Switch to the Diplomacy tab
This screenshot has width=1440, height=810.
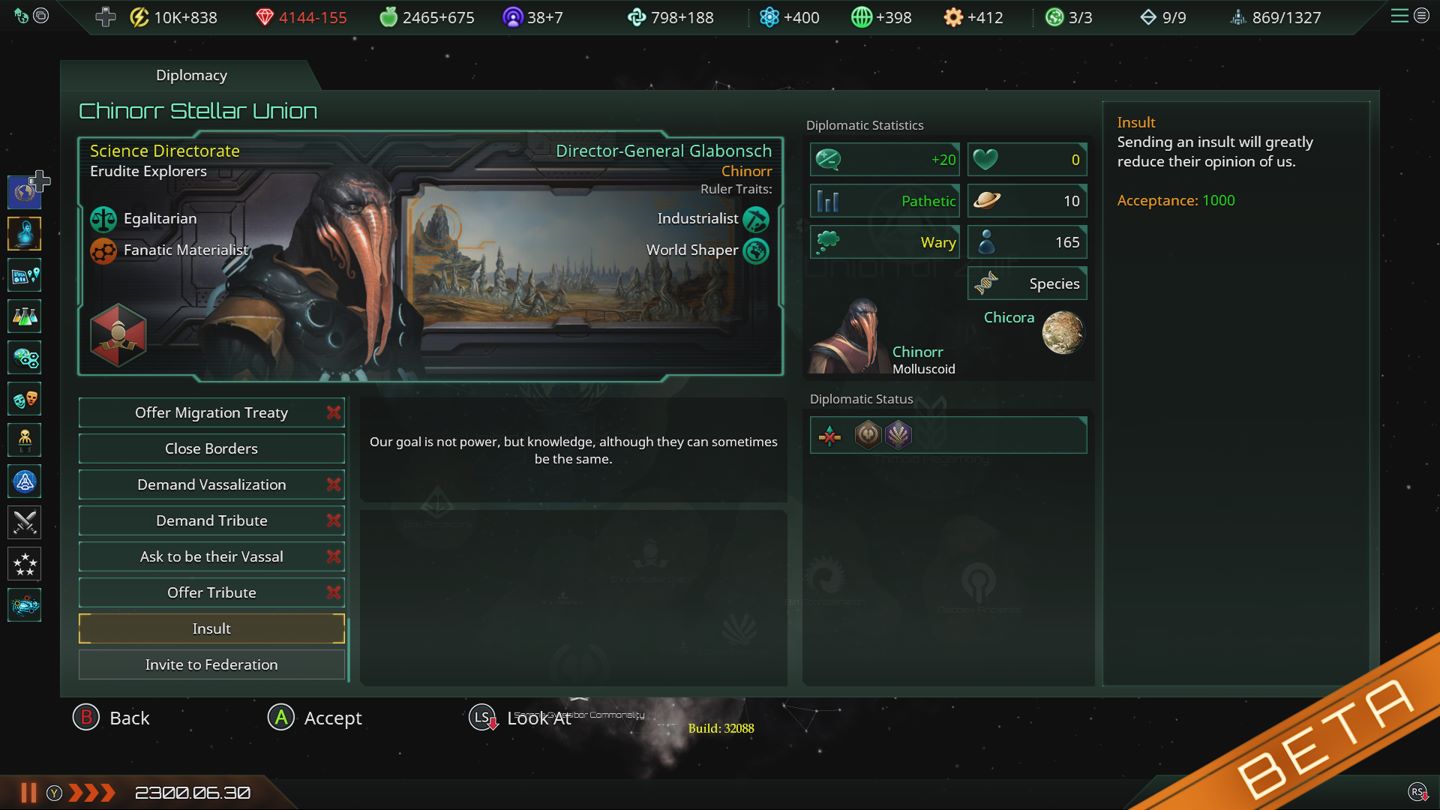click(191, 74)
